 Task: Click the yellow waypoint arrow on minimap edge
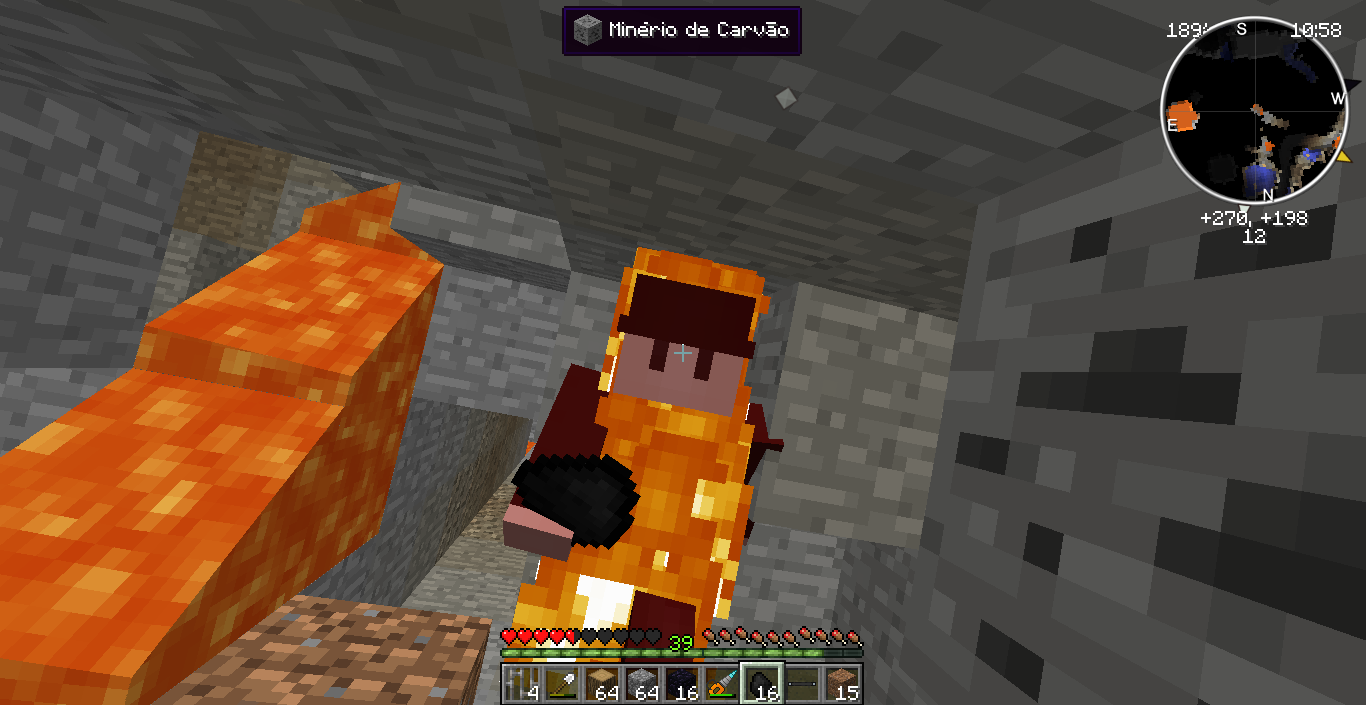click(1343, 157)
